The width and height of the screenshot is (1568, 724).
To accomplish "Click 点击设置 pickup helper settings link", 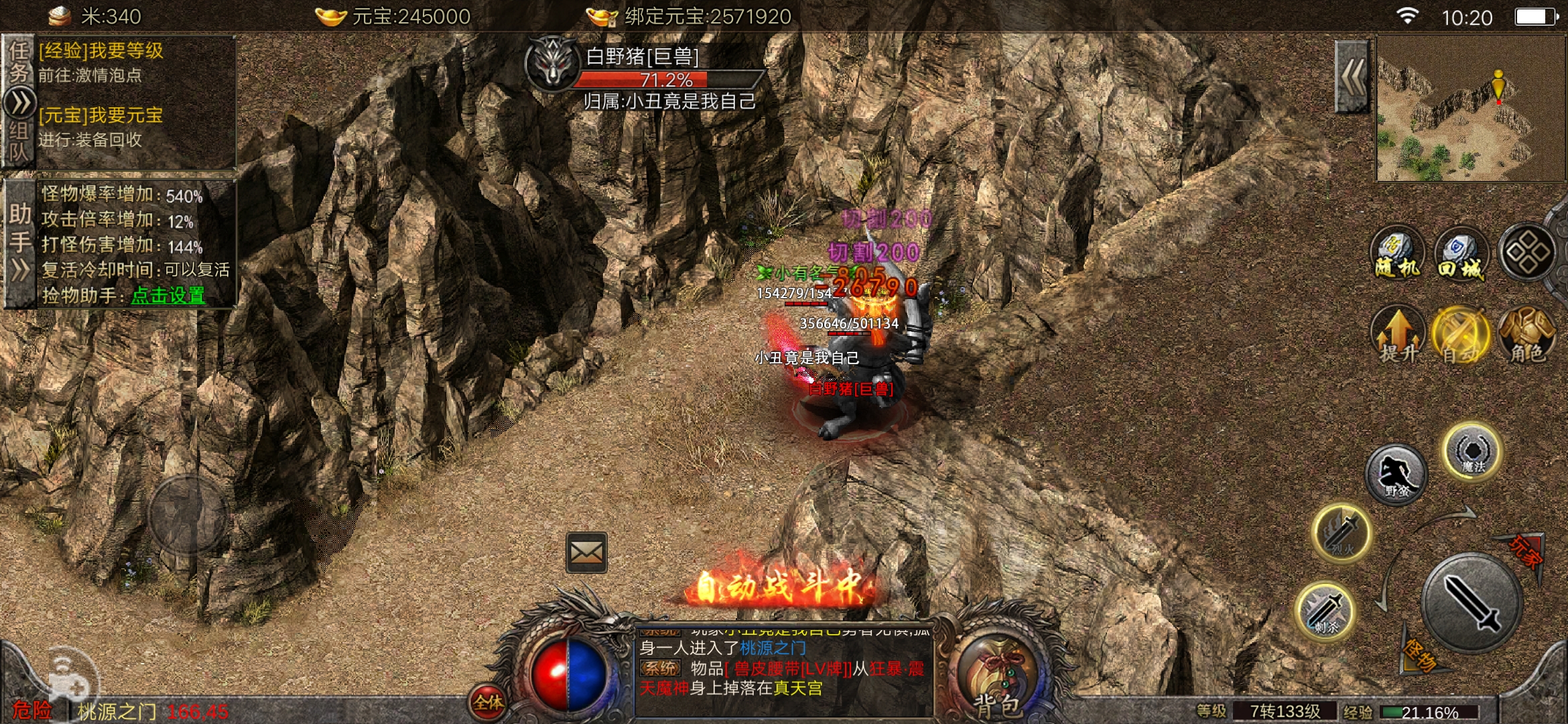I will click(168, 295).
